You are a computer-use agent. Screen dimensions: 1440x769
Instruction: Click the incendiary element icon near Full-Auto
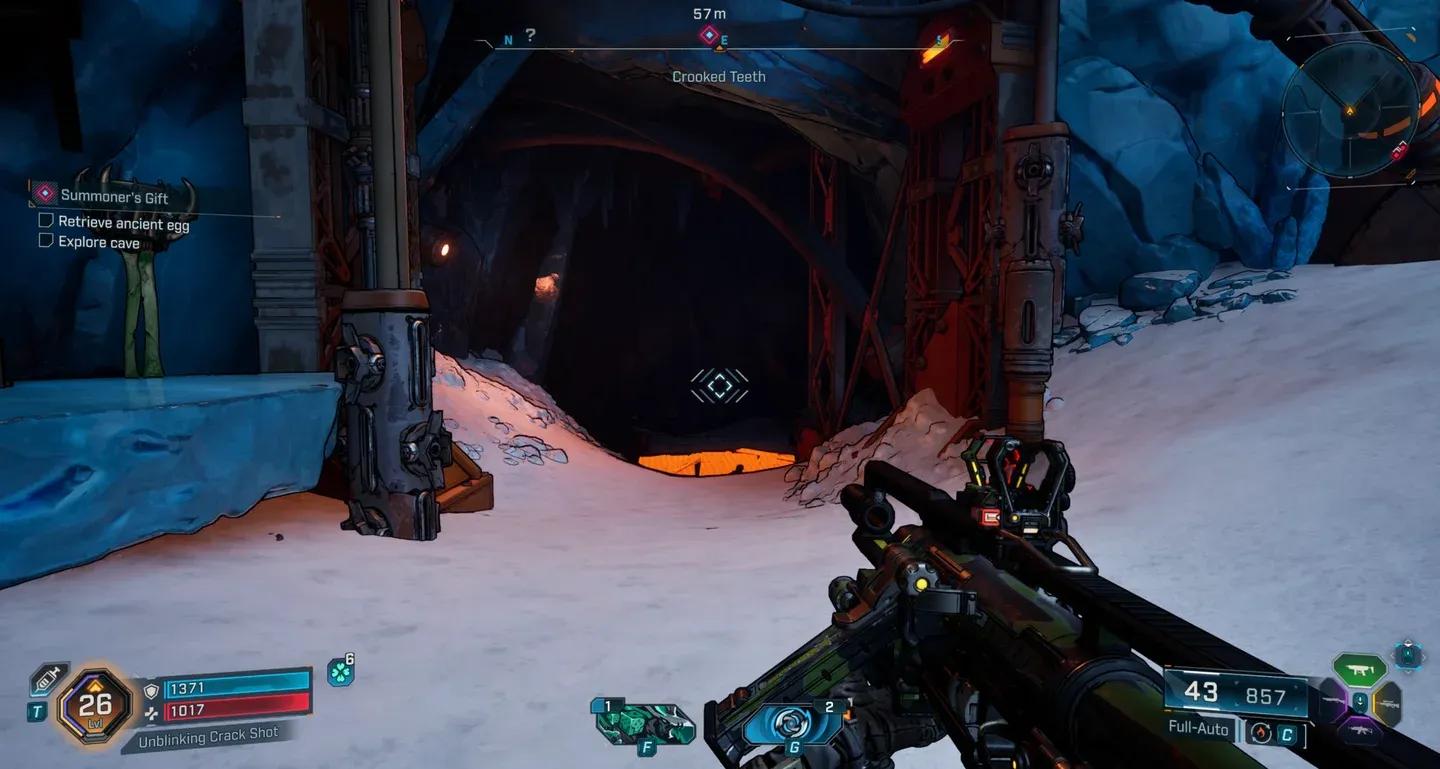[1260, 733]
